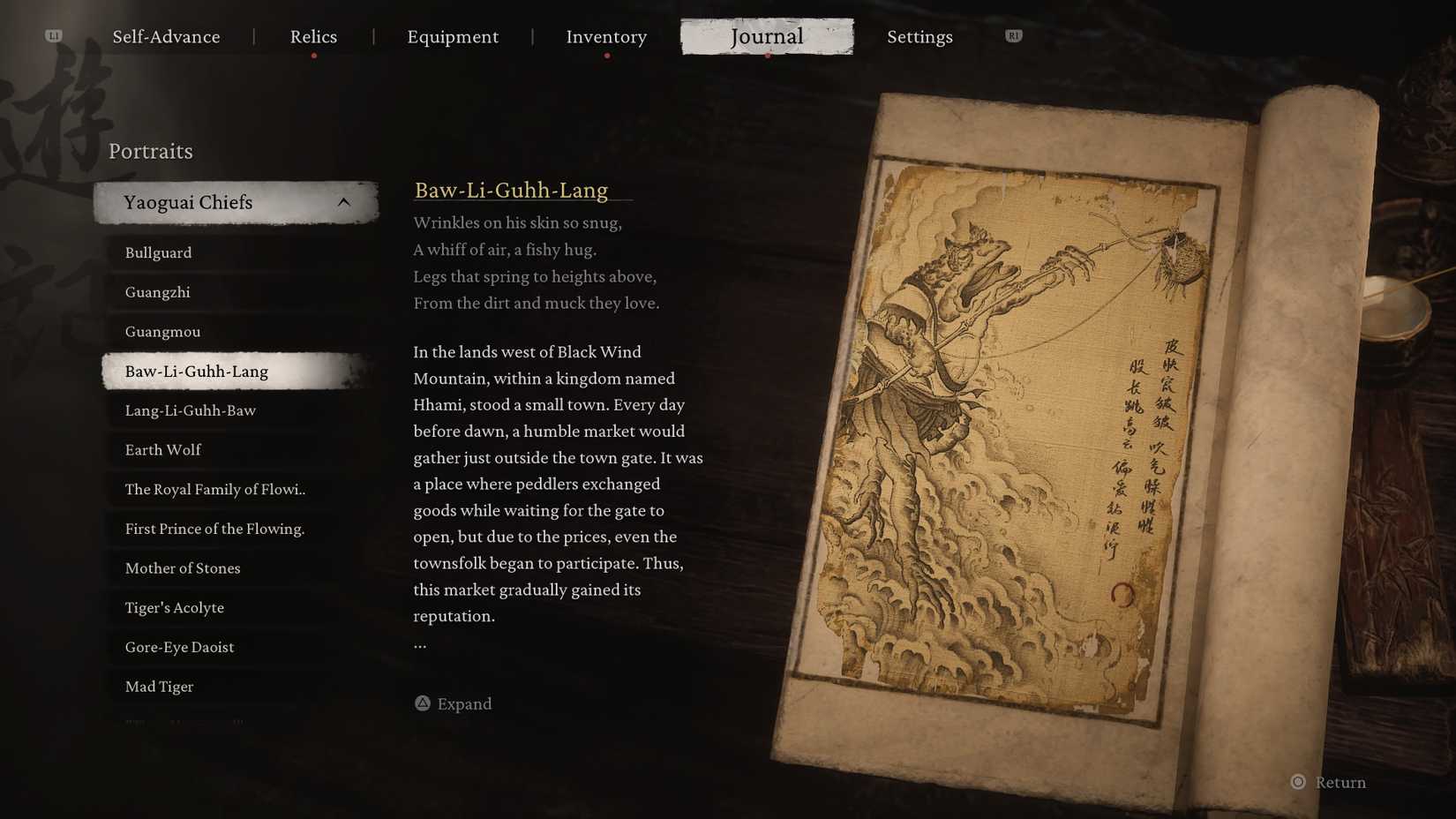The height and width of the screenshot is (819, 1456).
Task: Open the Yaoguai Chiefs dropdown list
Action: coord(235,201)
